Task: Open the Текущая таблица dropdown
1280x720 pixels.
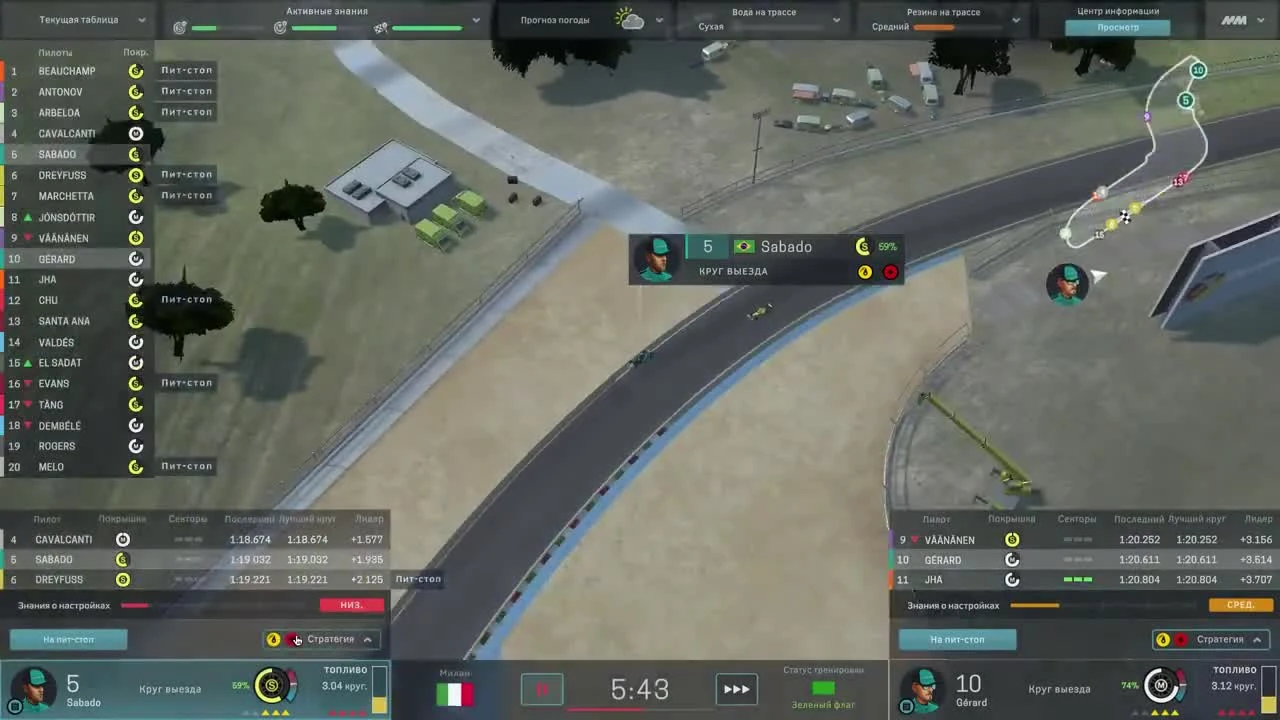Action: click(x=140, y=19)
